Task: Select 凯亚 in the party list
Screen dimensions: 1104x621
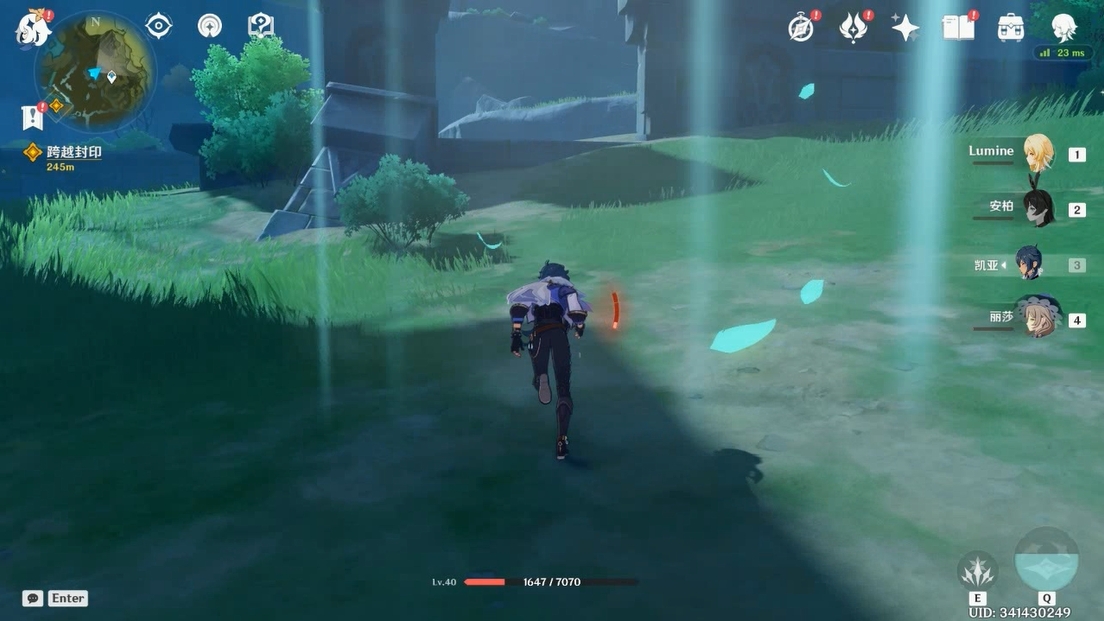Action: [x=1030, y=264]
